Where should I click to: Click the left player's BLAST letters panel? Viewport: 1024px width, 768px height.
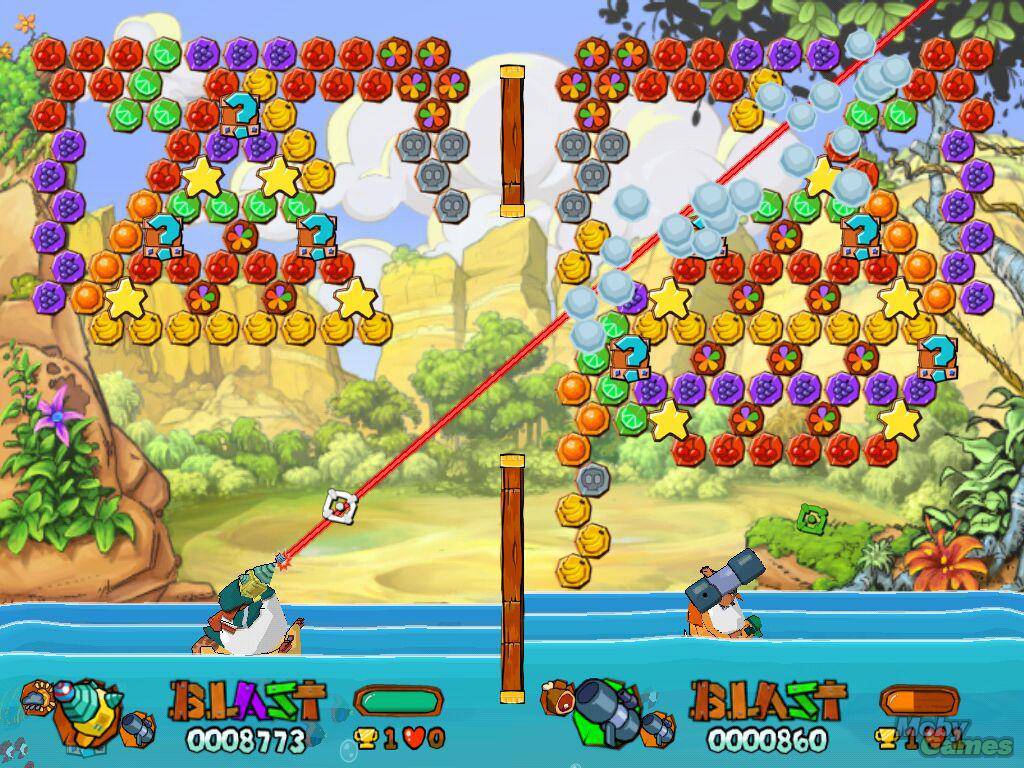[x=247, y=701]
